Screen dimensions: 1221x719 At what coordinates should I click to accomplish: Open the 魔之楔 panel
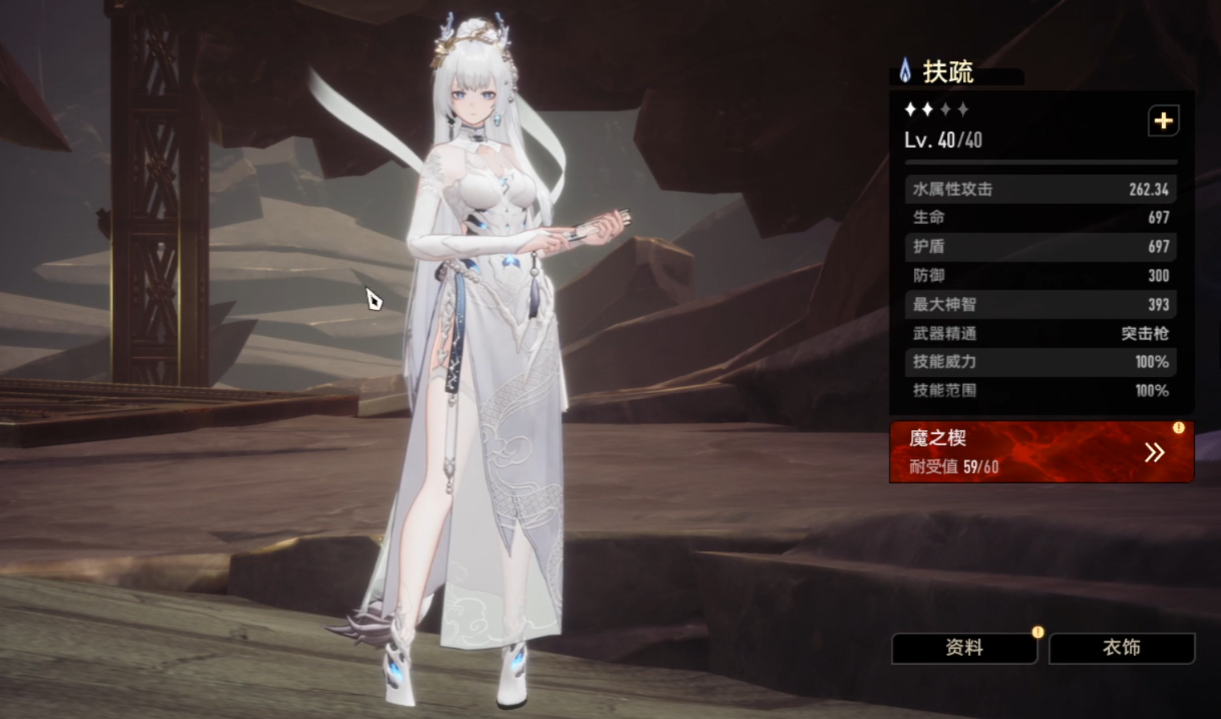coord(1041,452)
